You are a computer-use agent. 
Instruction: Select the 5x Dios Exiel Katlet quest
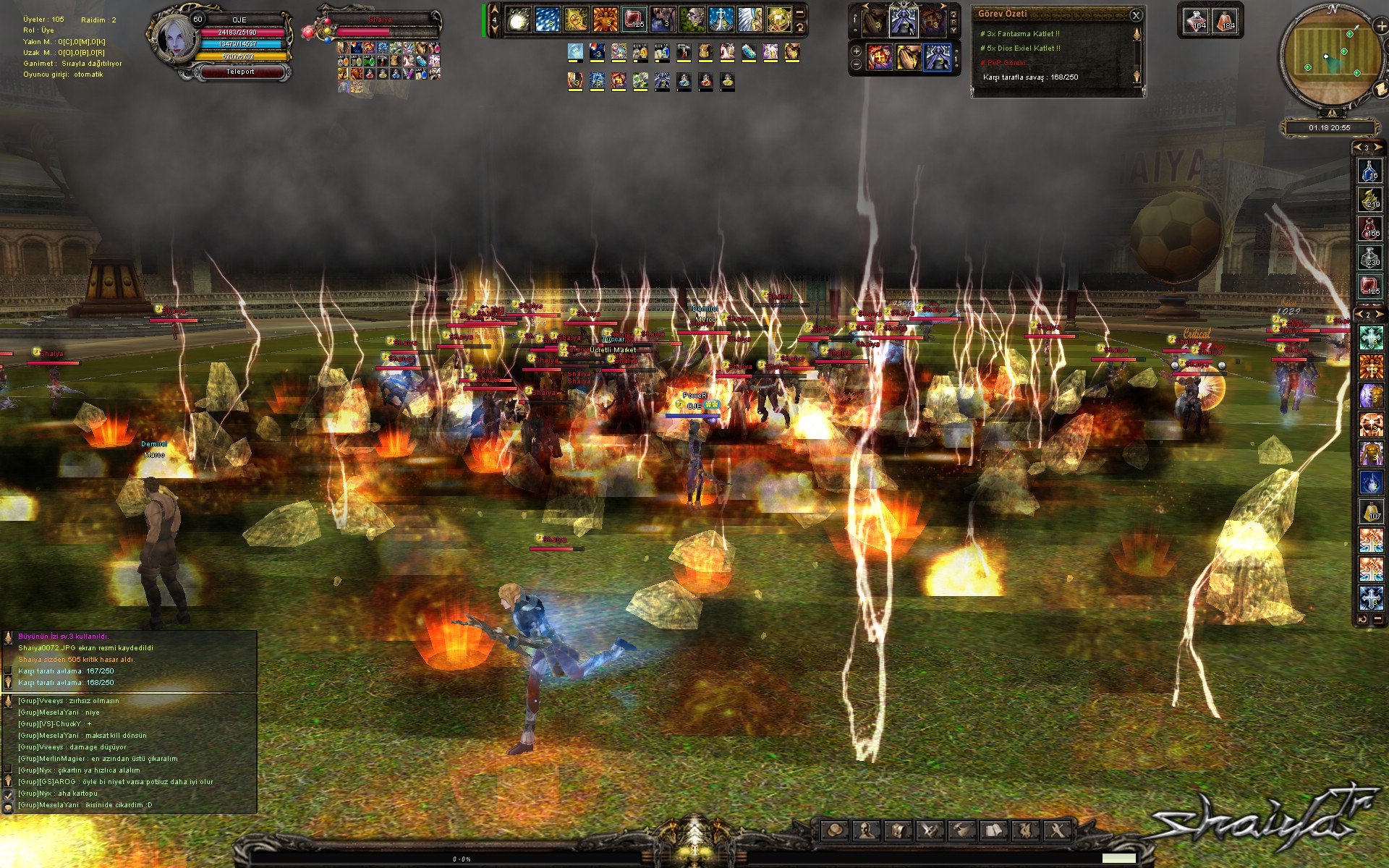pyautogui.click(x=1020, y=48)
